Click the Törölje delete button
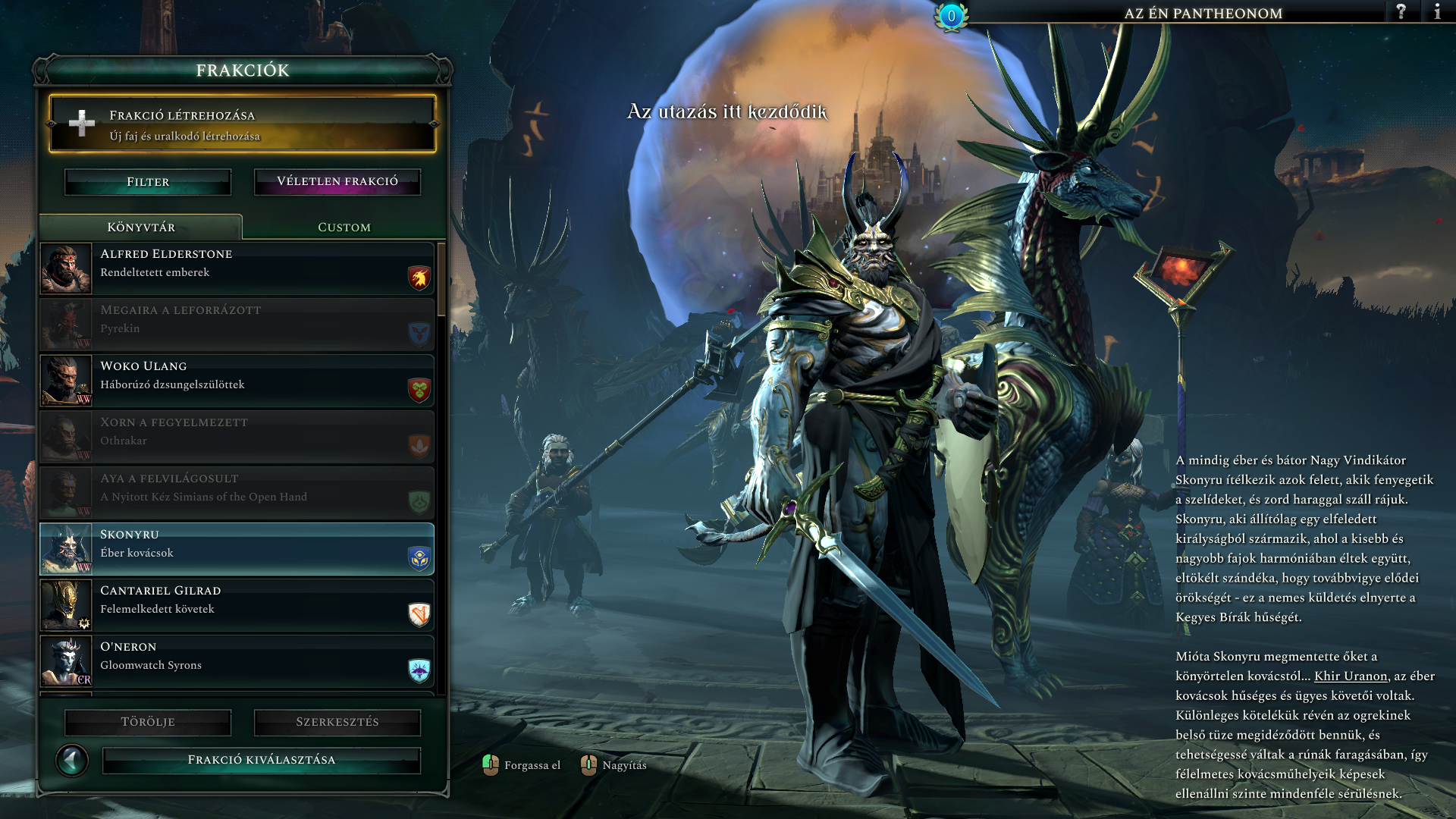The image size is (1456, 819). click(148, 722)
